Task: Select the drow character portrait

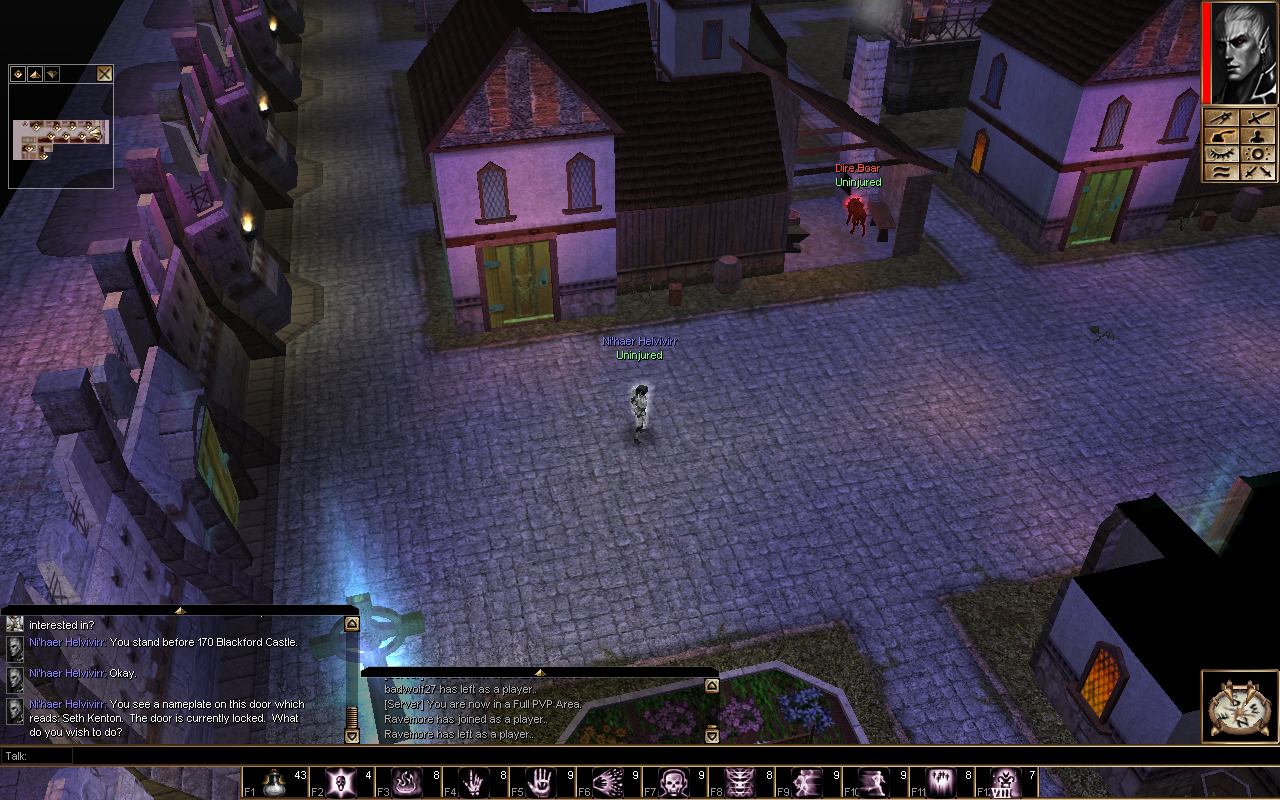Action: coord(1244,52)
